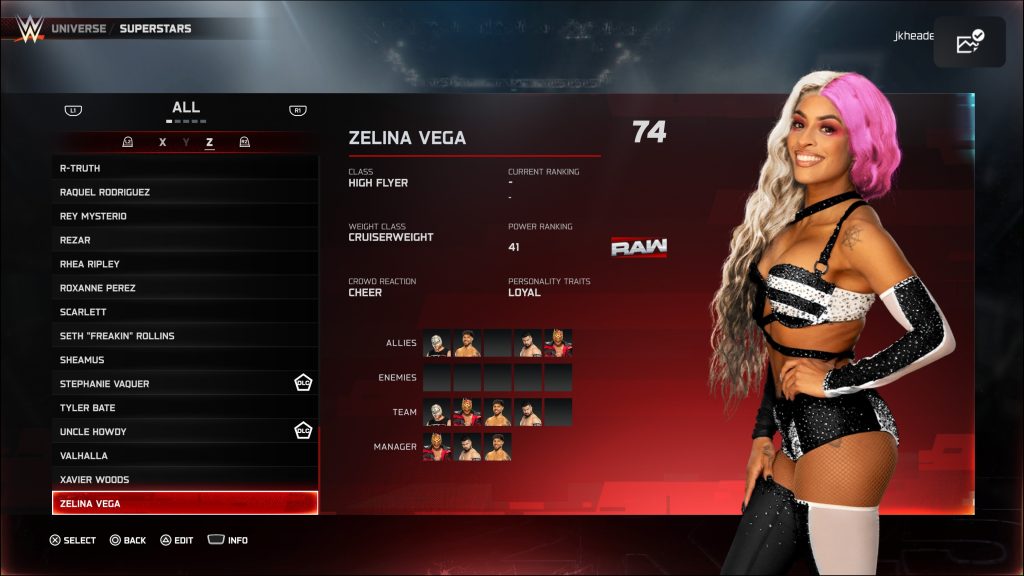Choose Roxanne Perez from the roster
The image size is (1024, 576).
(x=185, y=288)
